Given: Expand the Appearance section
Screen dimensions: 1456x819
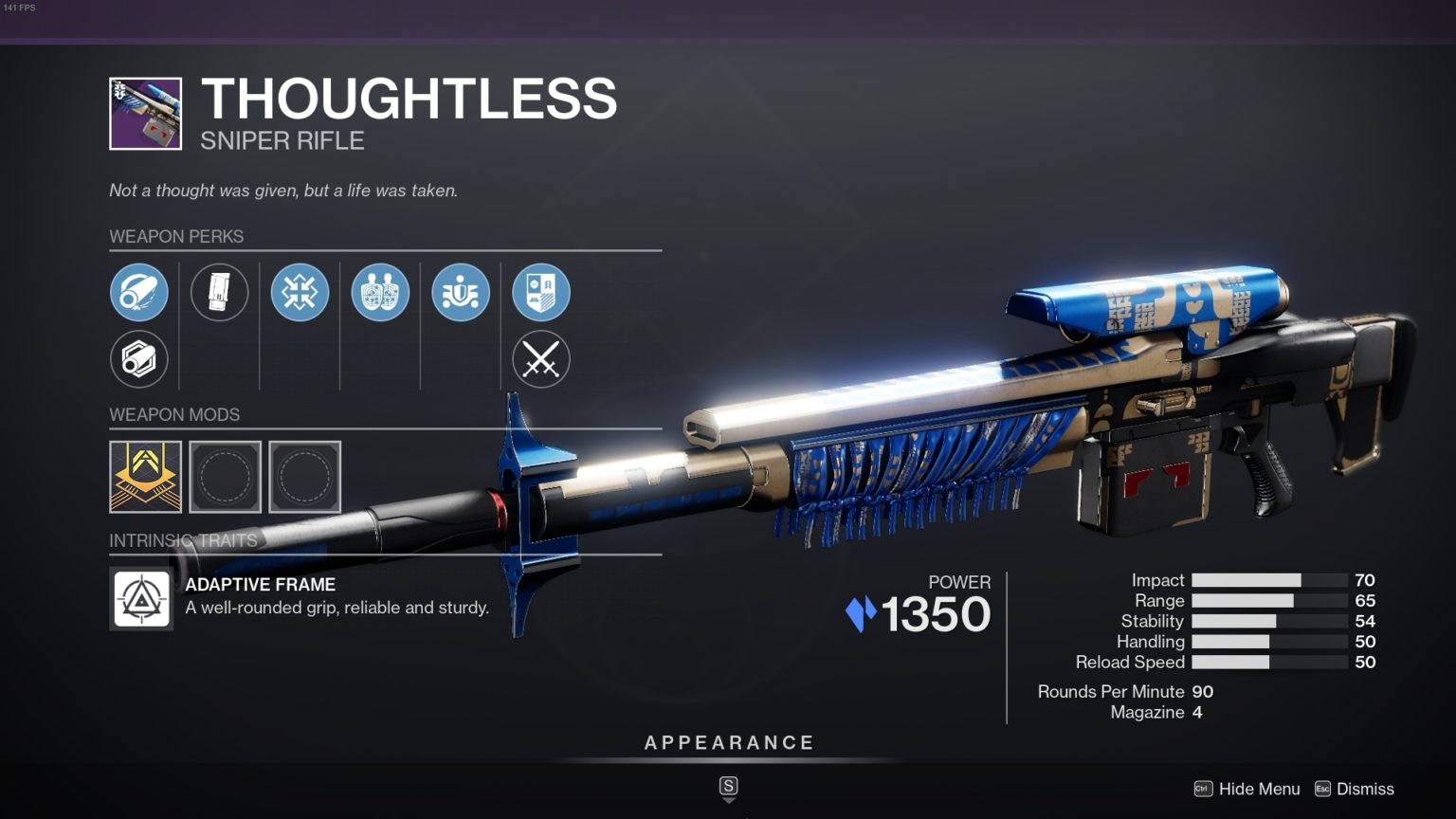Looking at the screenshot, I should tap(728, 742).
